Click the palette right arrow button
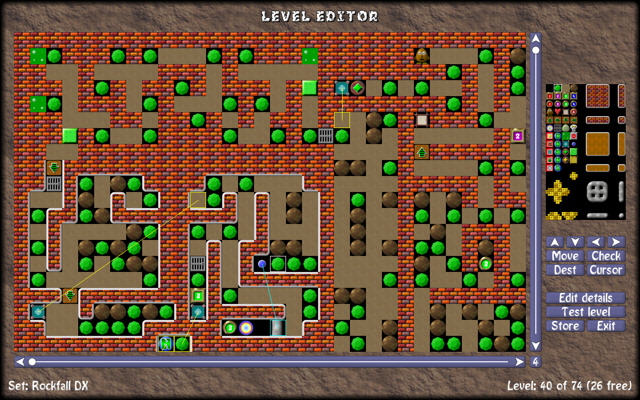The width and height of the screenshot is (640, 400). [x=616, y=242]
